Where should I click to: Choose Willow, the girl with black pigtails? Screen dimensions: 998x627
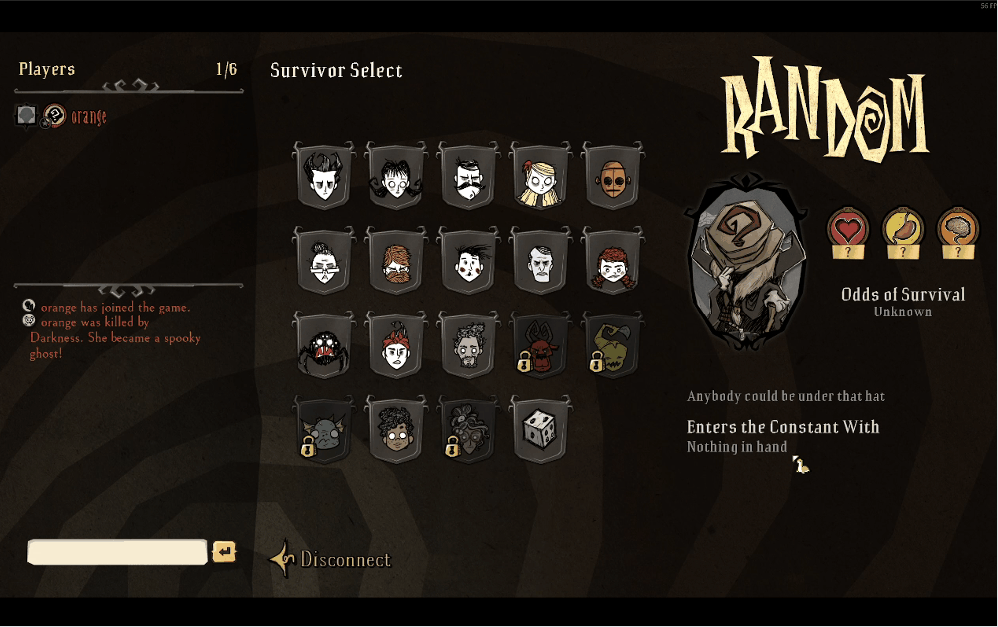[x=396, y=178]
